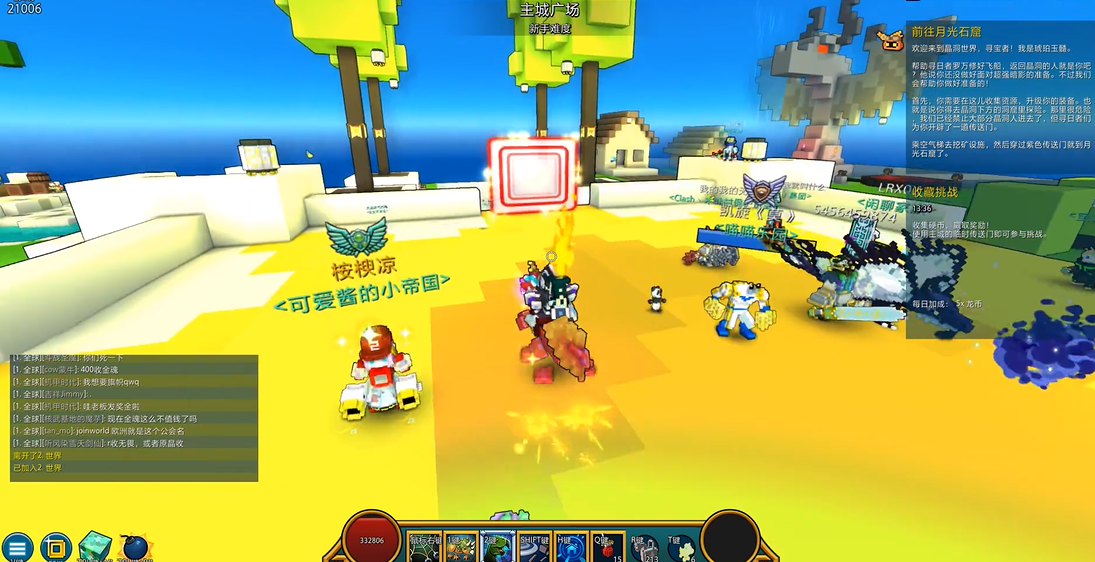Click the yellow square-frame icon button
This screenshot has height=562, width=1095.
click(x=55, y=547)
